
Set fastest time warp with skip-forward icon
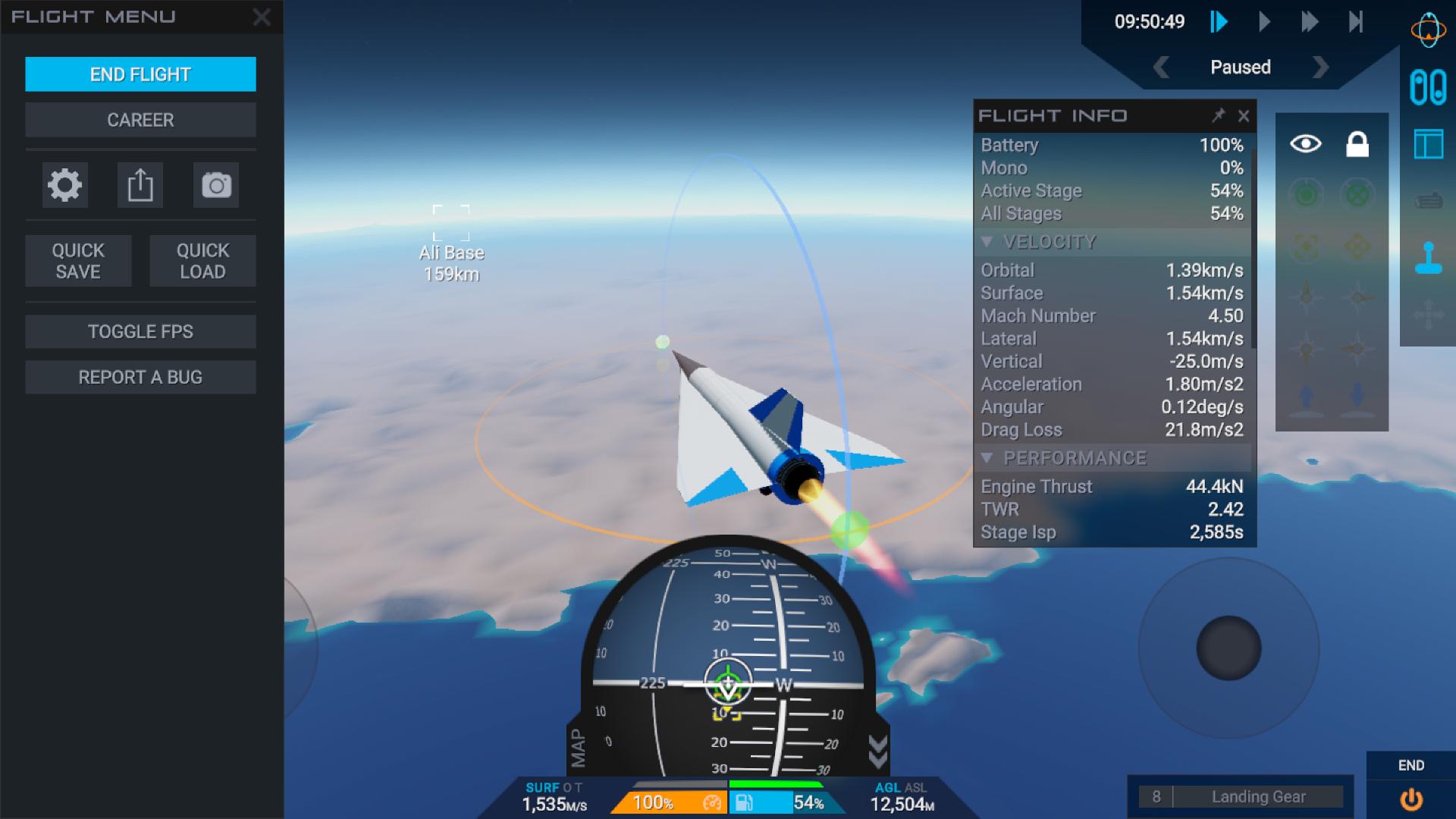click(1356, 21)
